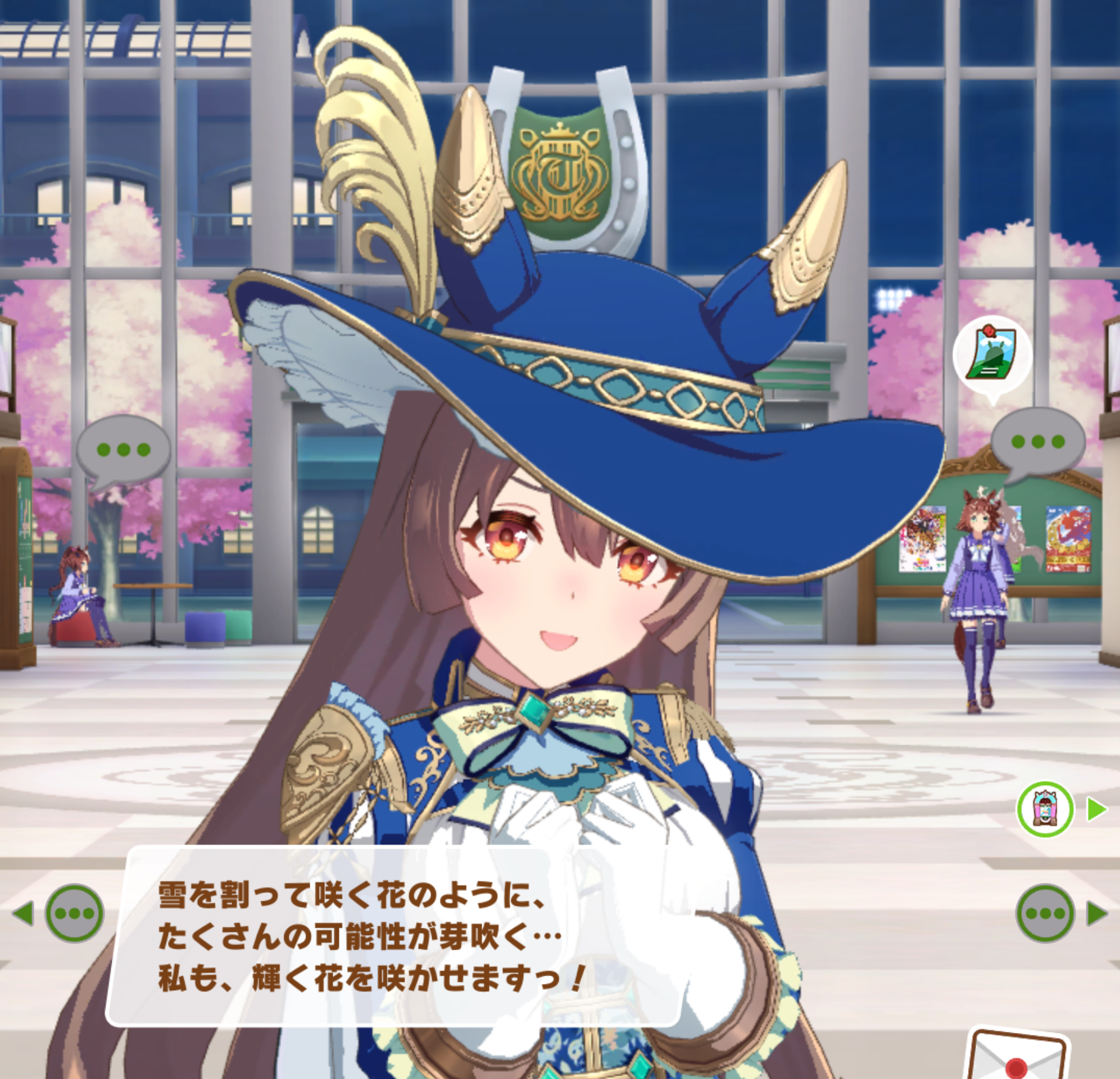The image size is (1120, 1079).
Task: Open the mail envelope with red seal
Action: point(1016,1057)
